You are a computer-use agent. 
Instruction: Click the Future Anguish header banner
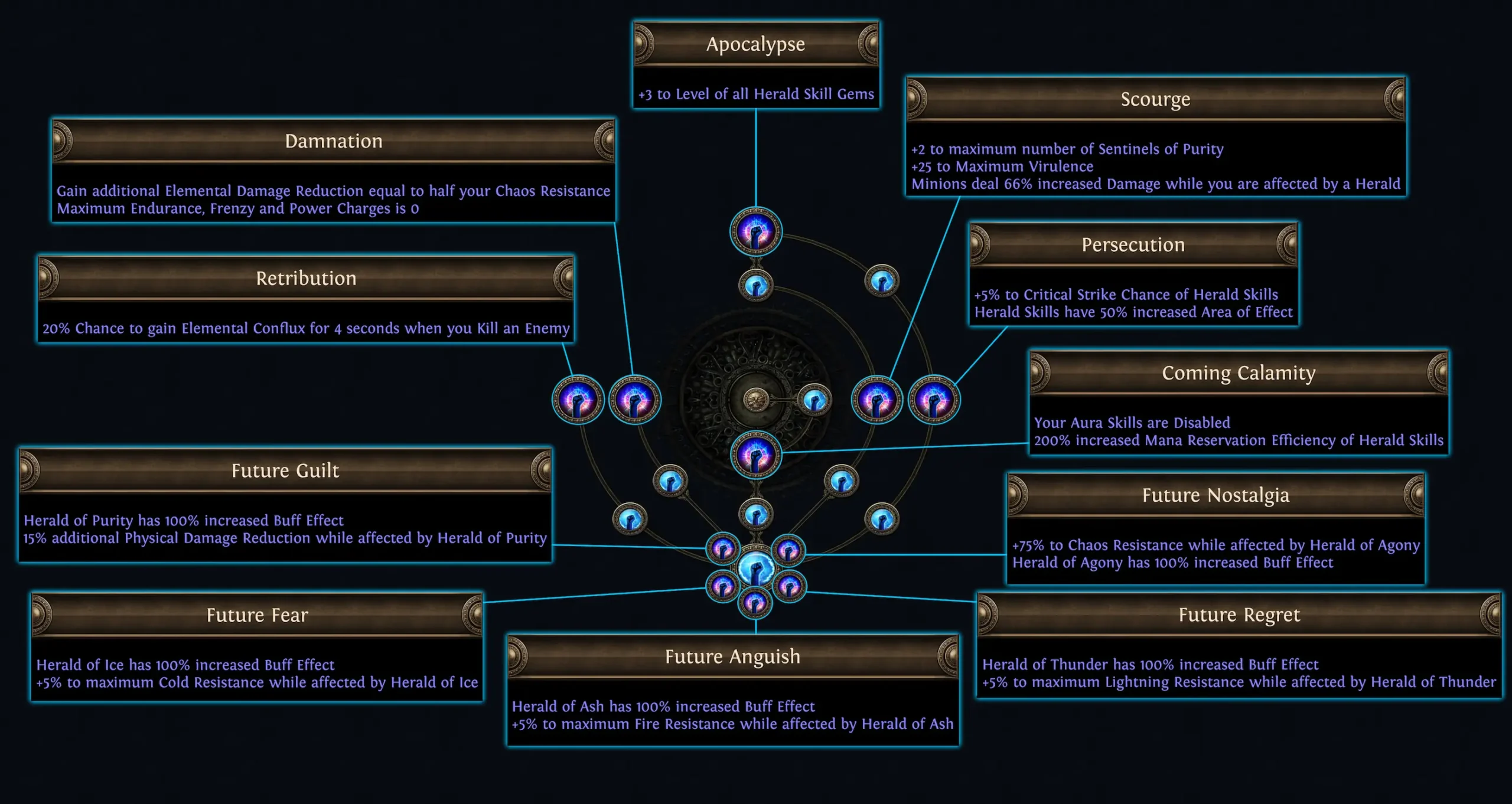[x=733, y=656]
